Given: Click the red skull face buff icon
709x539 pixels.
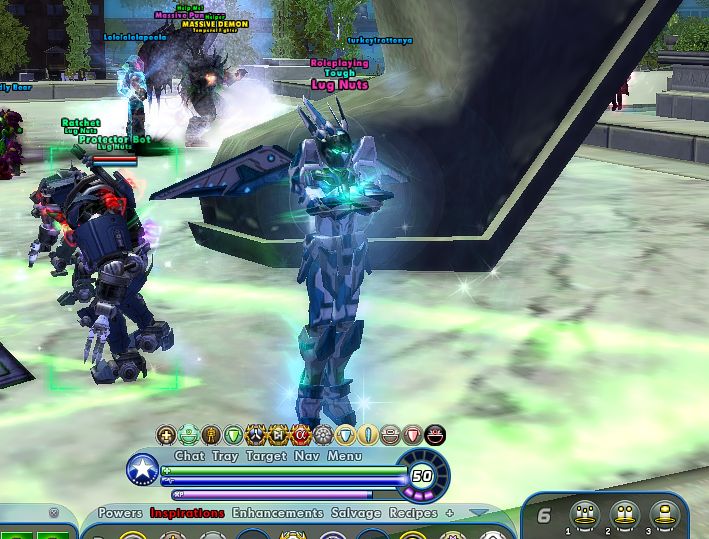Looking at the screenshot, I should tap(435, 435).
